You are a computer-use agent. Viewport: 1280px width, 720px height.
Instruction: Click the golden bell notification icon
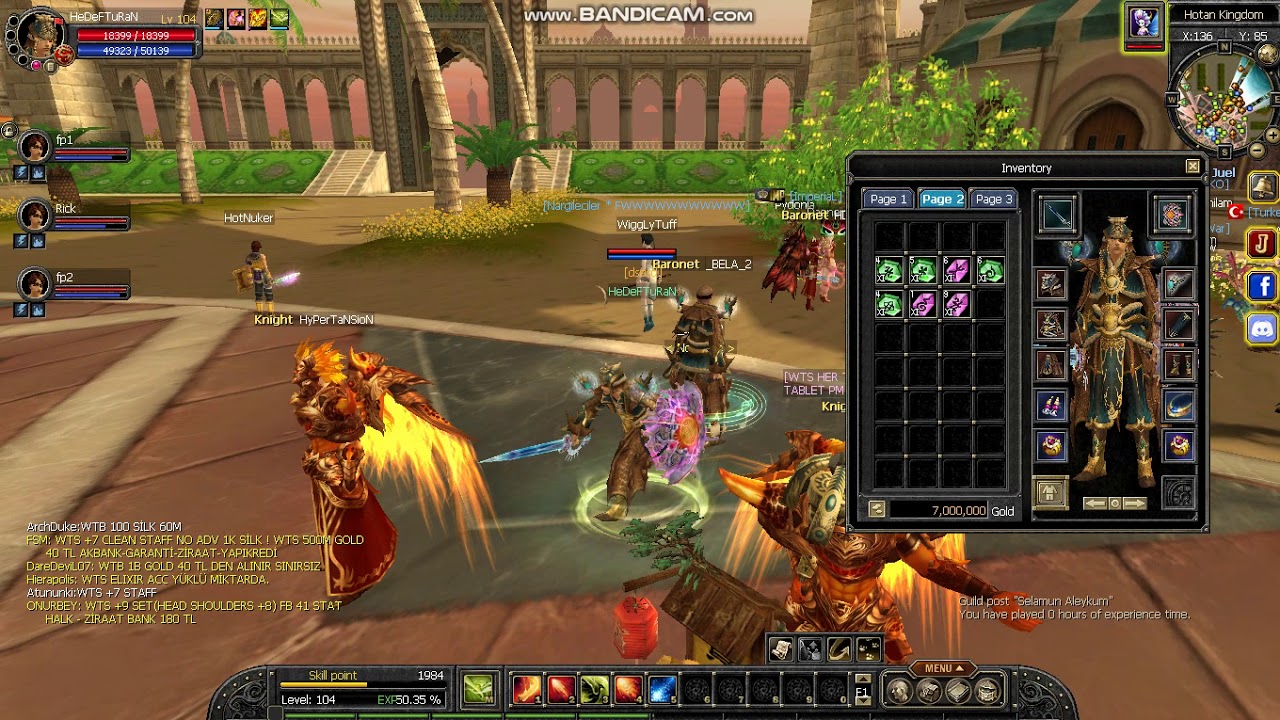pos(1262,187)
